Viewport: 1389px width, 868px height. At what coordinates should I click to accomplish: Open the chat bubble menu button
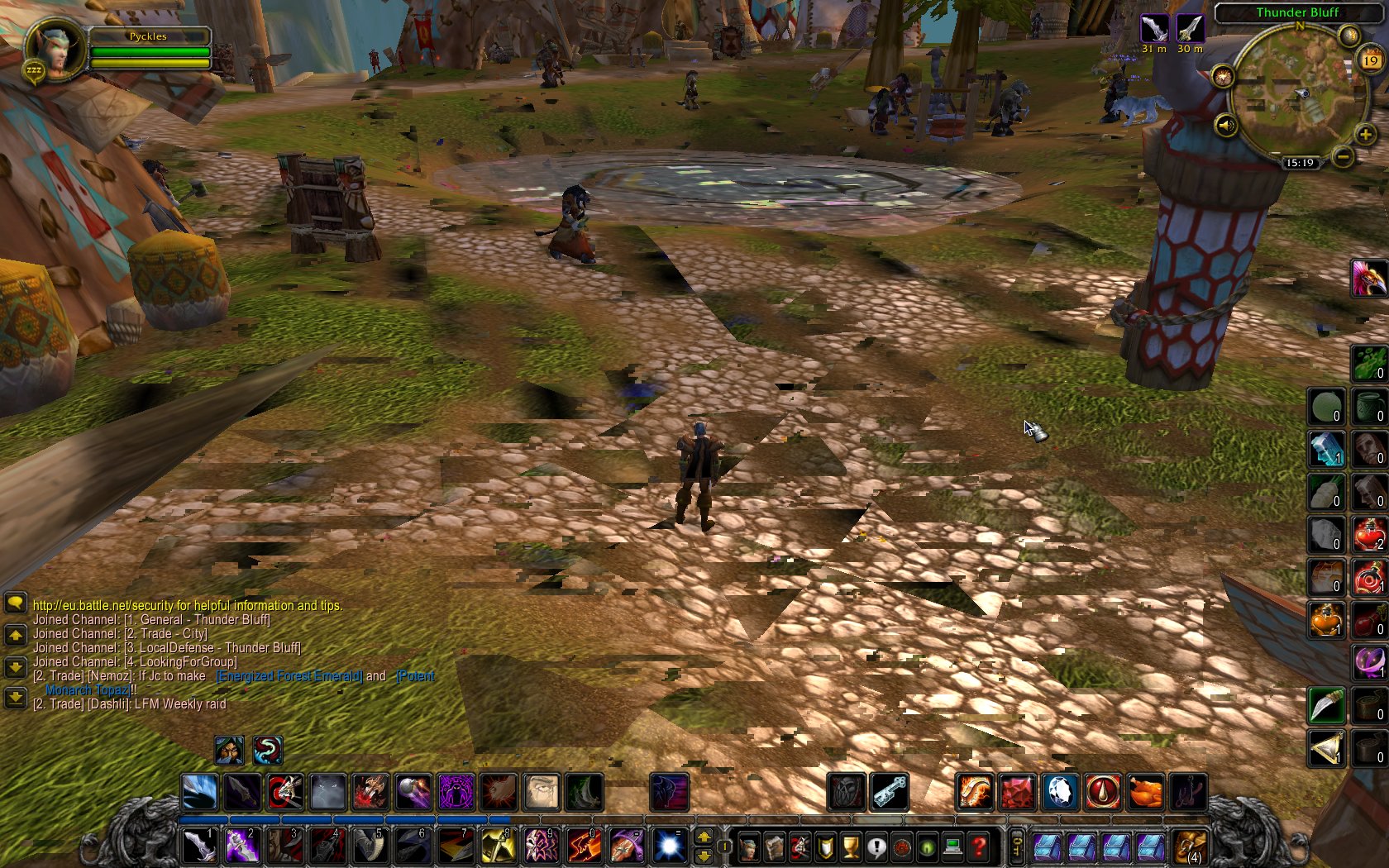(x=15, y=603)
